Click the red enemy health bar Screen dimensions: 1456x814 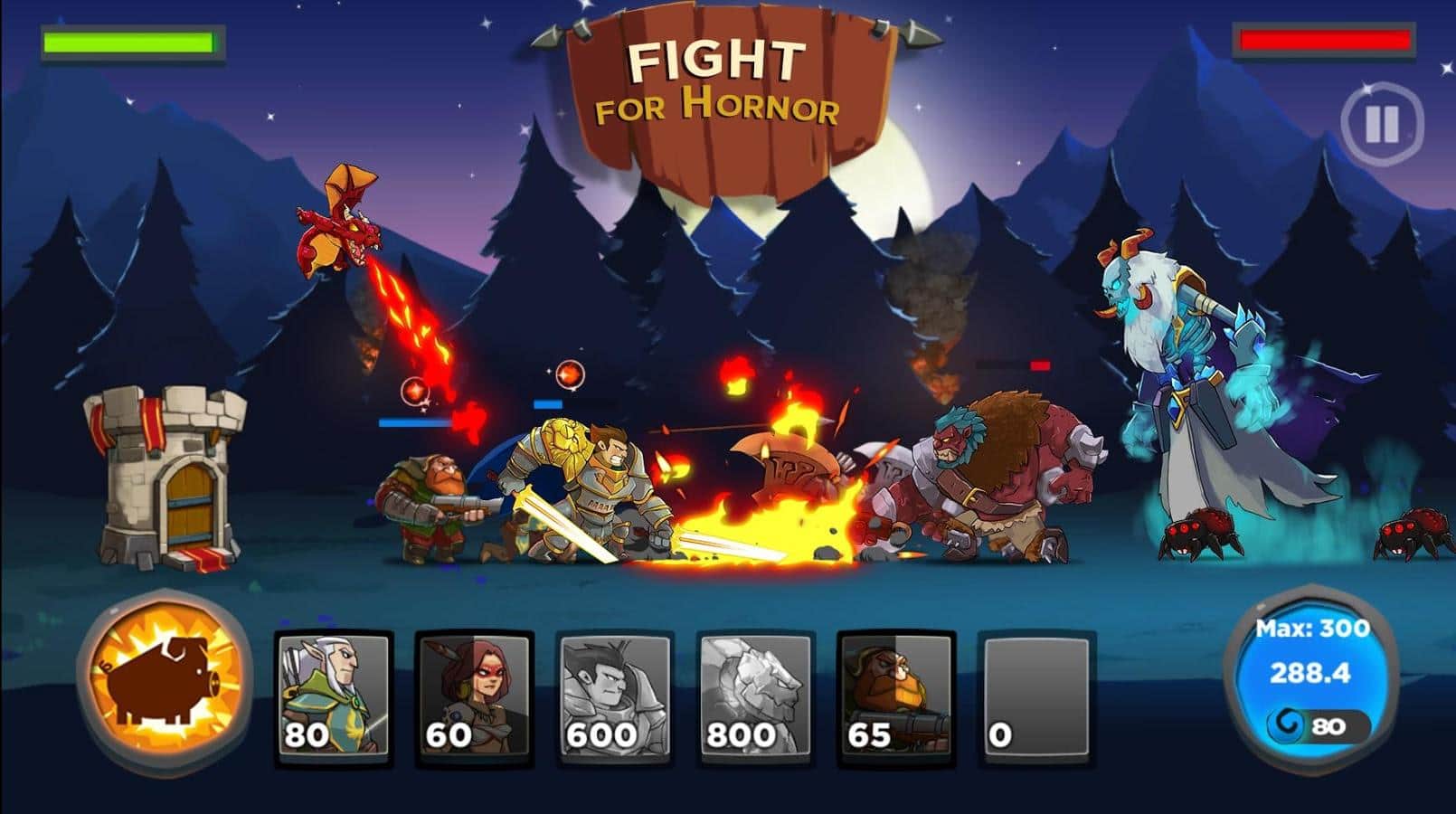(x=1325, y=38)
